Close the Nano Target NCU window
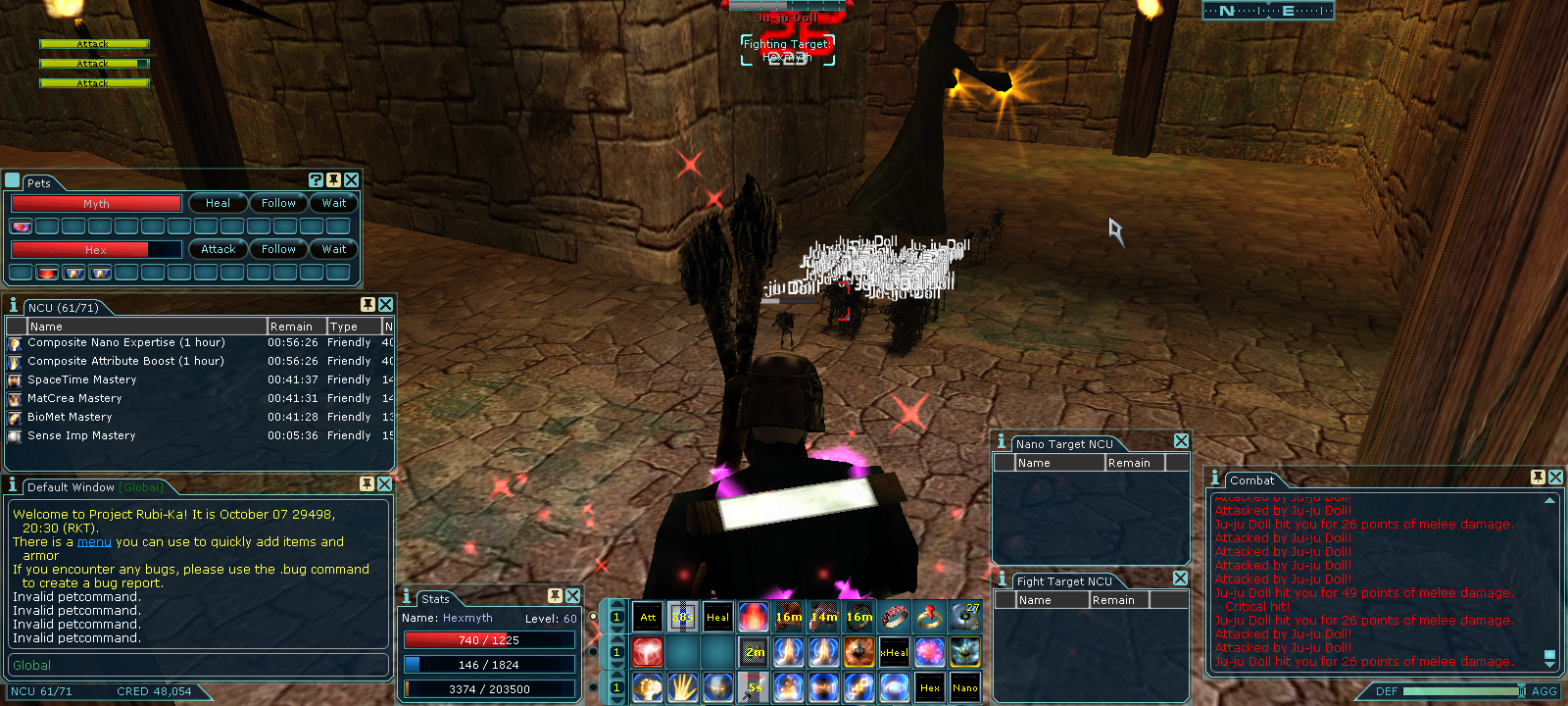Image resolution: width=1568 pixels, height=706 pixels. 1181,441
